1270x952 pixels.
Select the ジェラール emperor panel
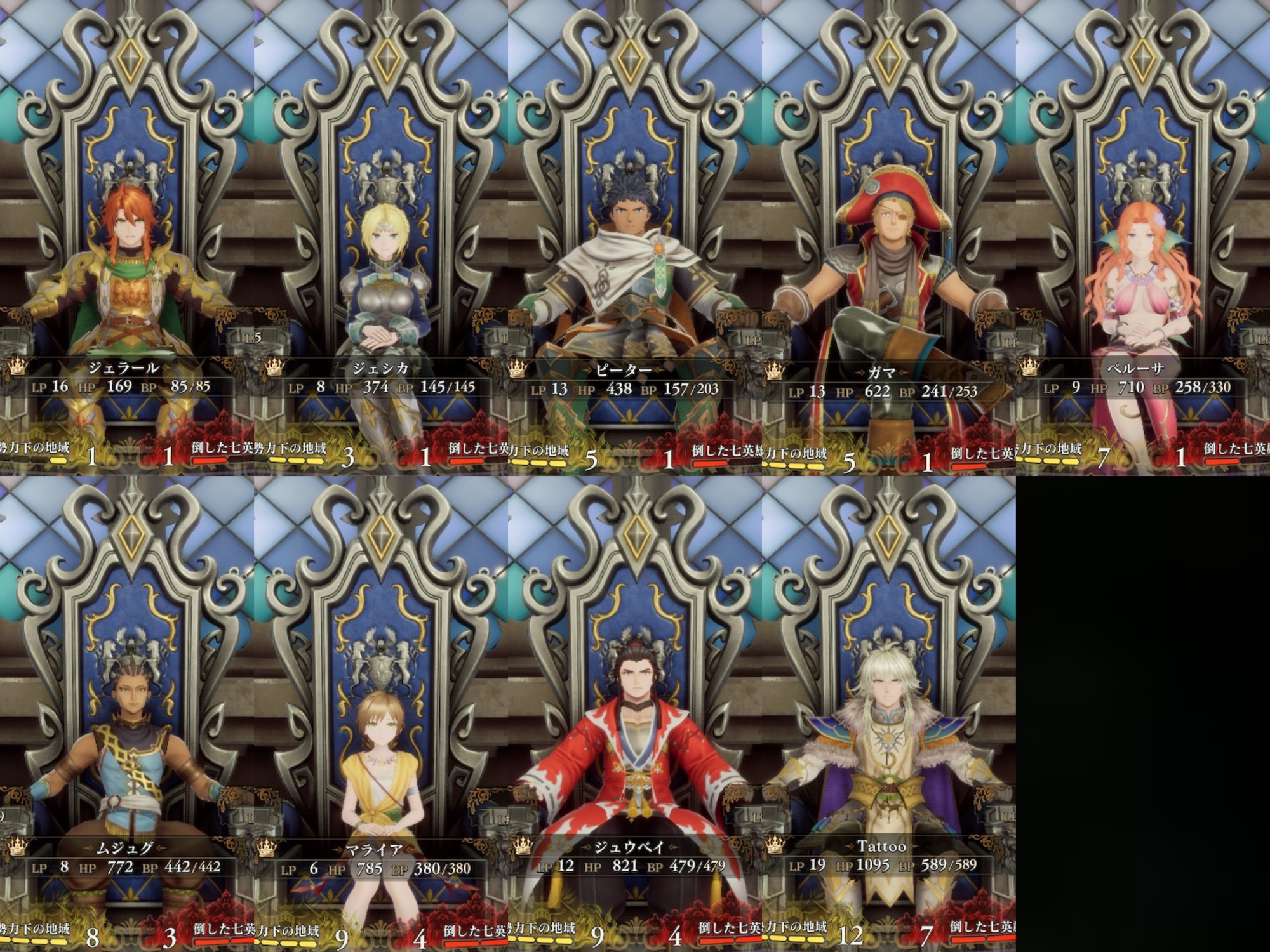point(127,238)
